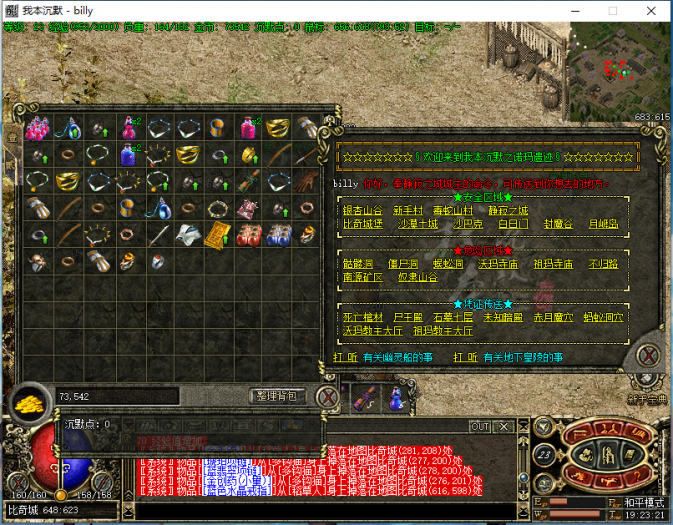Close the NPC teleport dialog
673x525 pixels.
click(x=647, y=355)
